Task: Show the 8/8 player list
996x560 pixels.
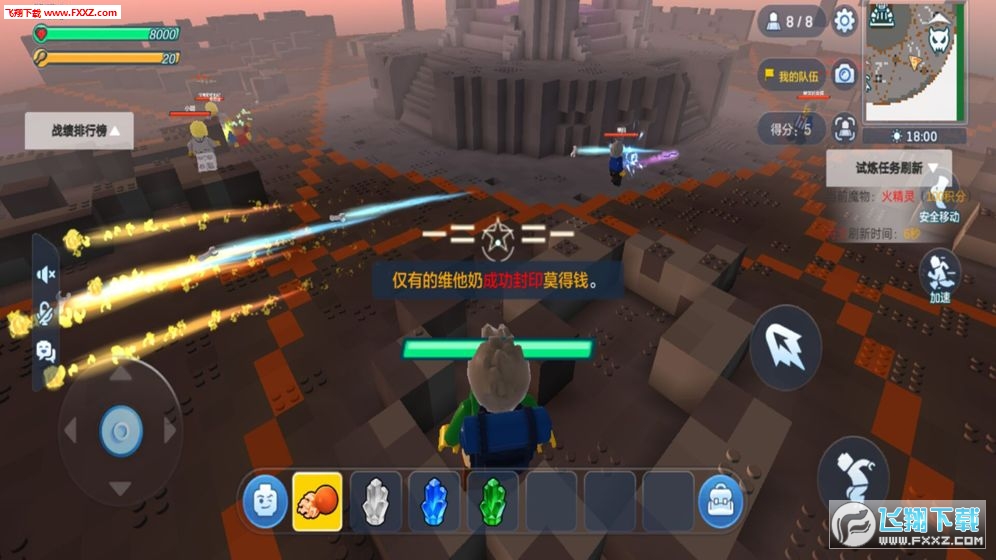Action: pyautogui.click(x=790, y=21)
